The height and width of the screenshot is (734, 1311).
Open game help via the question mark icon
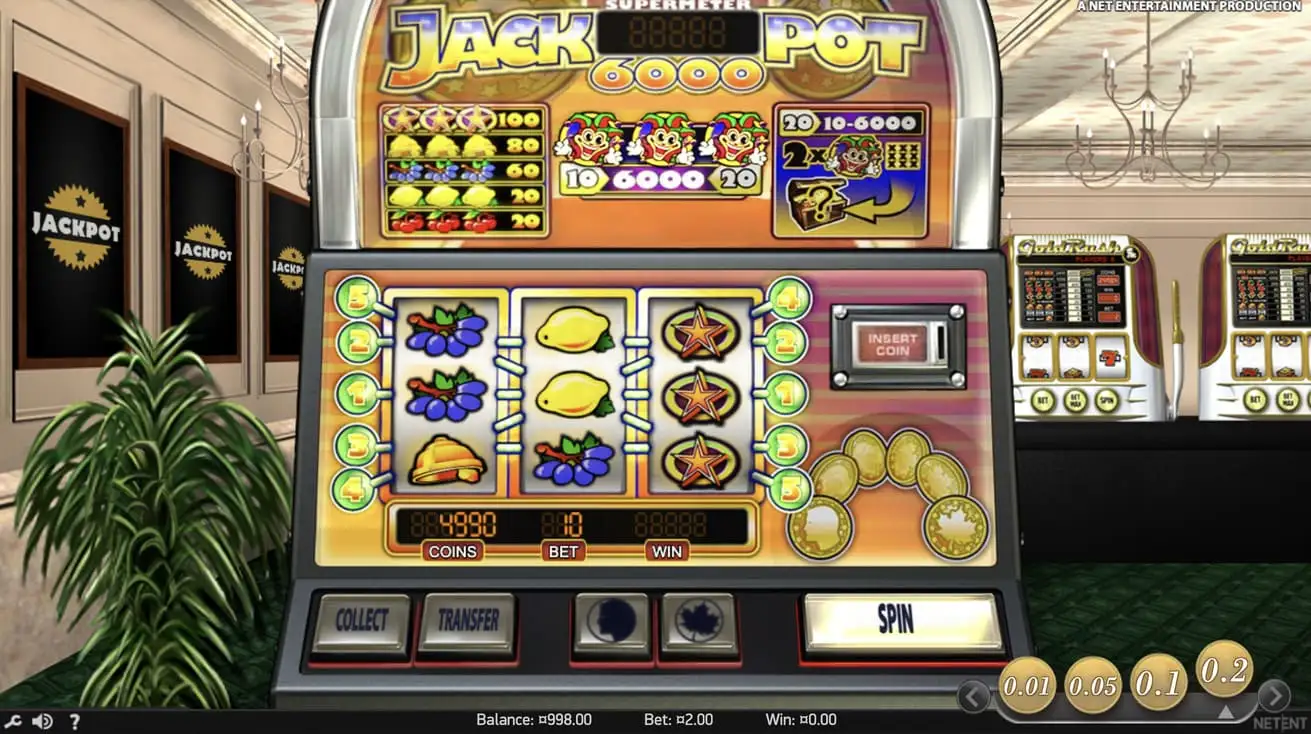point(75,719)
